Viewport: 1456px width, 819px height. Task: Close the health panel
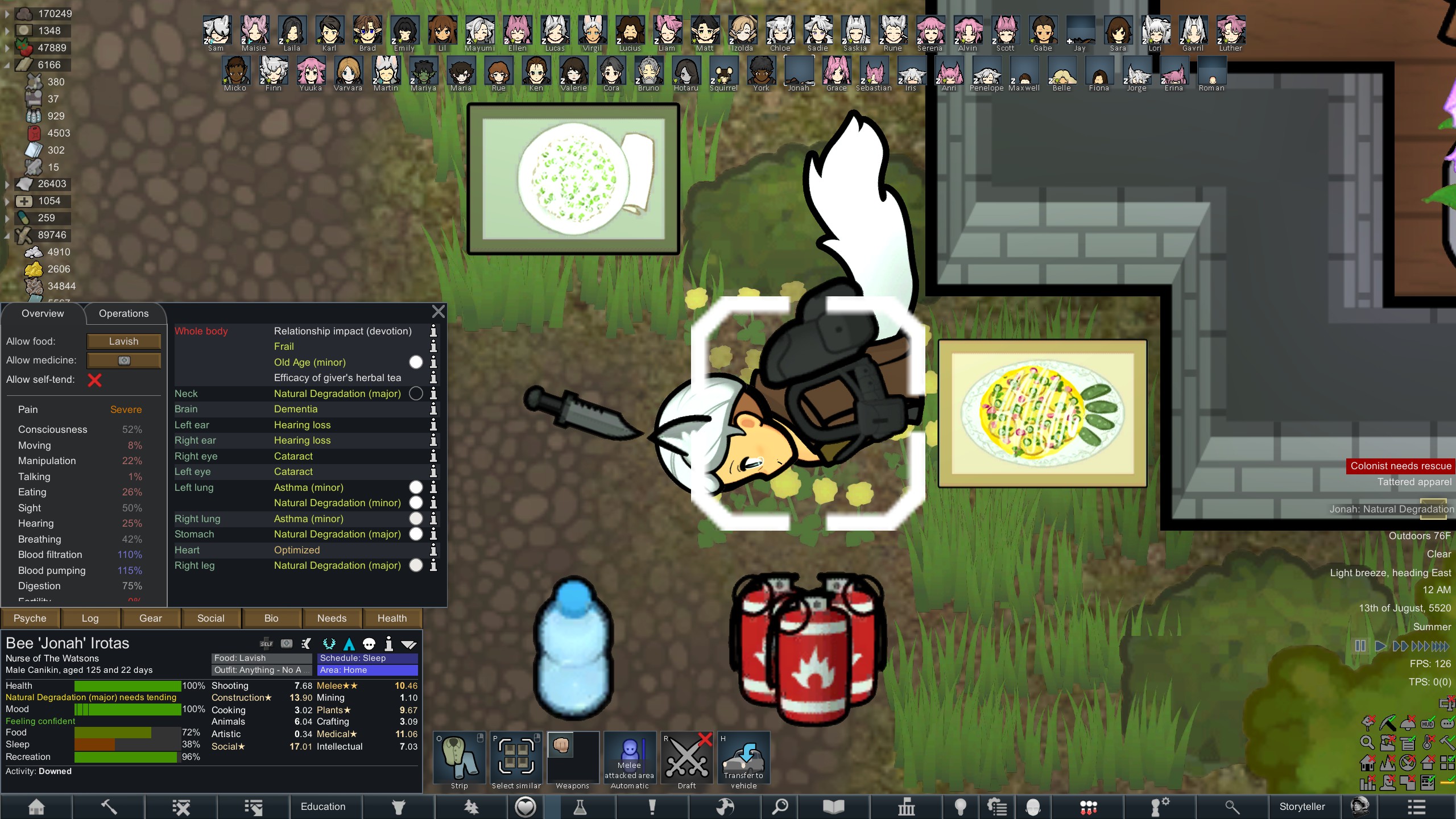click(438, 312)
